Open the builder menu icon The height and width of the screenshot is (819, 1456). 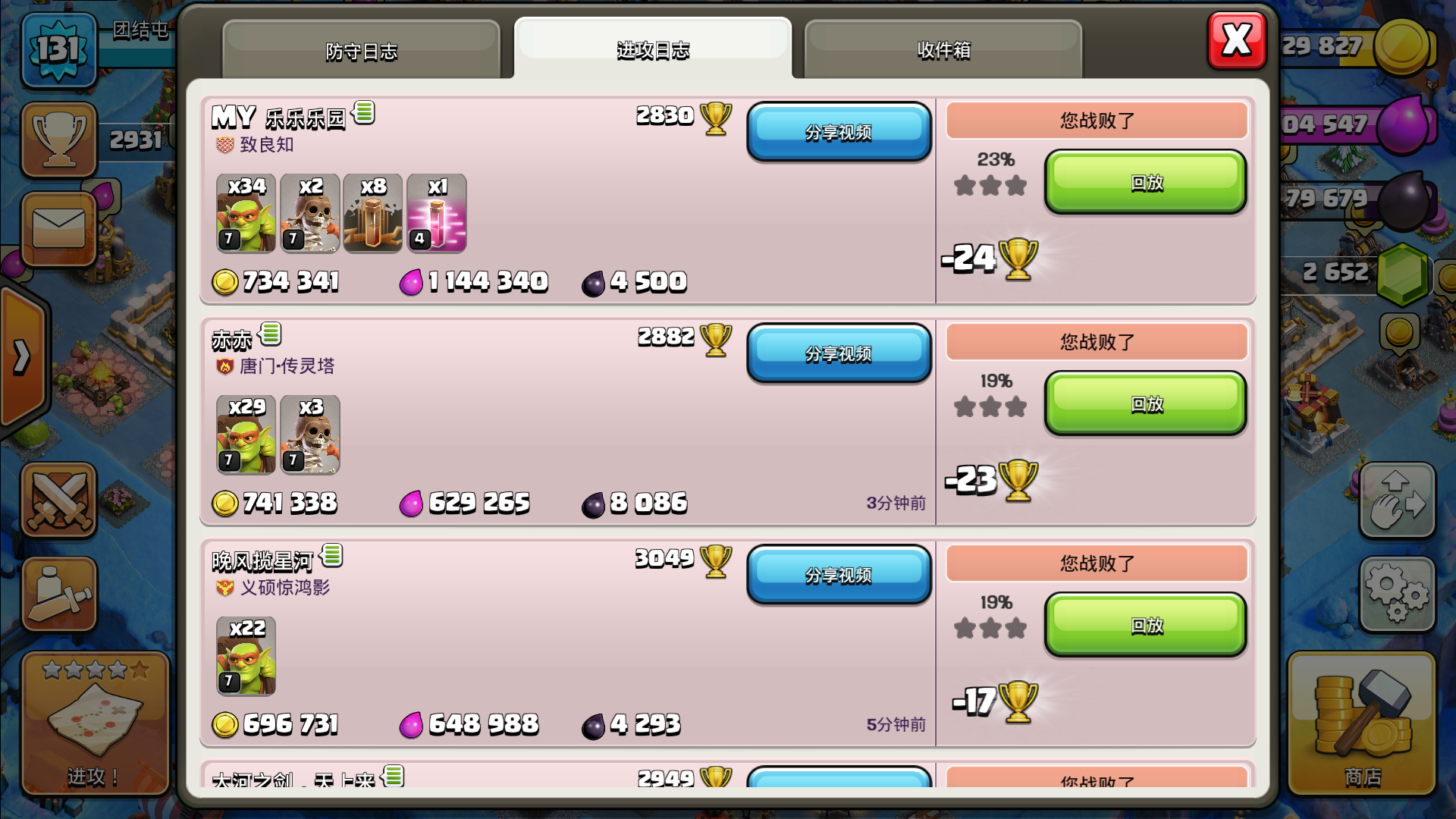[59, 595]
